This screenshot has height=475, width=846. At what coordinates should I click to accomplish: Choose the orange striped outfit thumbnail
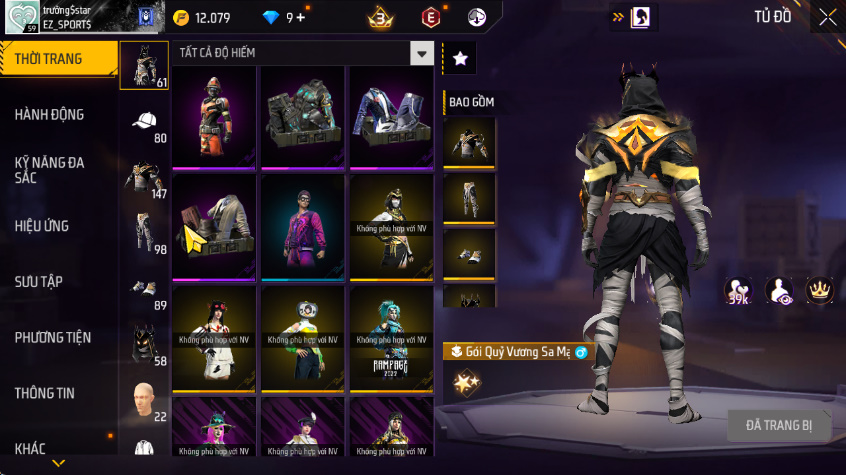click(x=215, y=115)
